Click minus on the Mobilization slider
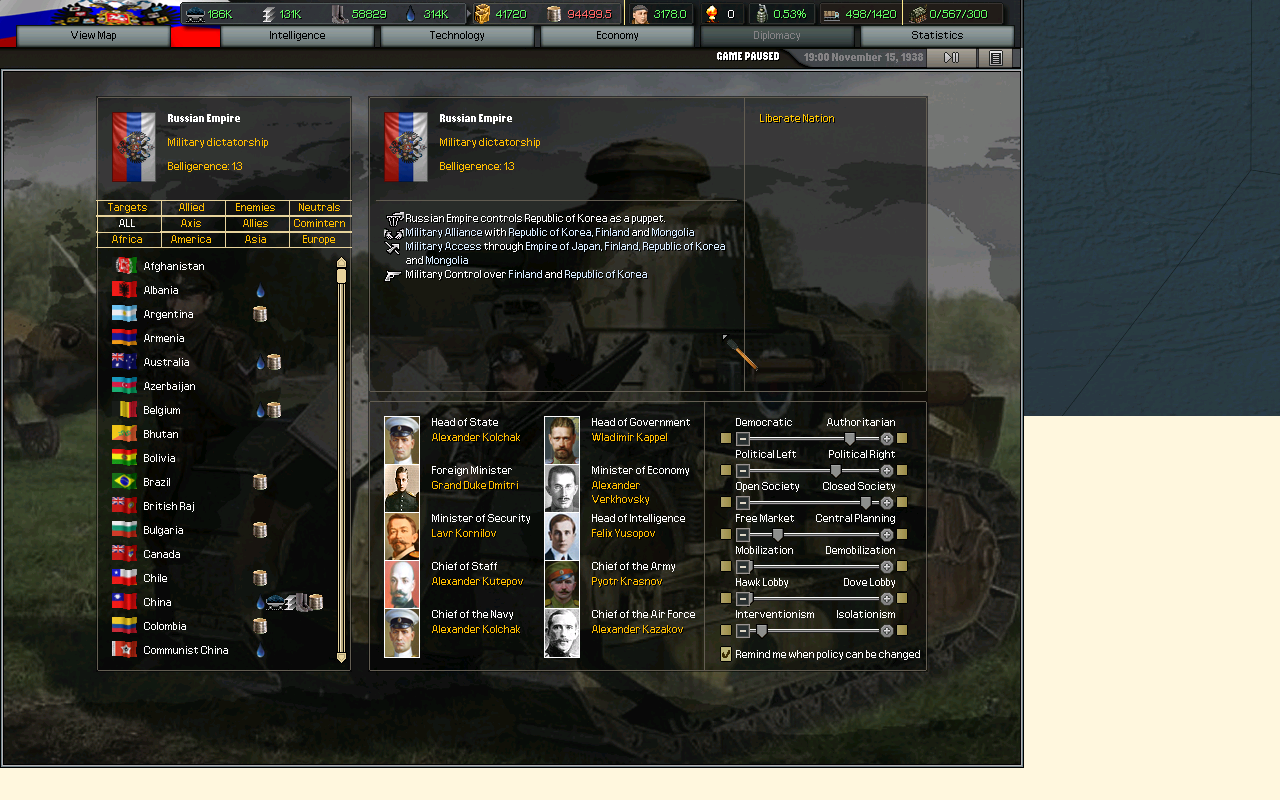The width and height of the screenshot is (1280, 800). pyautogui.click(x=742, y=566)
